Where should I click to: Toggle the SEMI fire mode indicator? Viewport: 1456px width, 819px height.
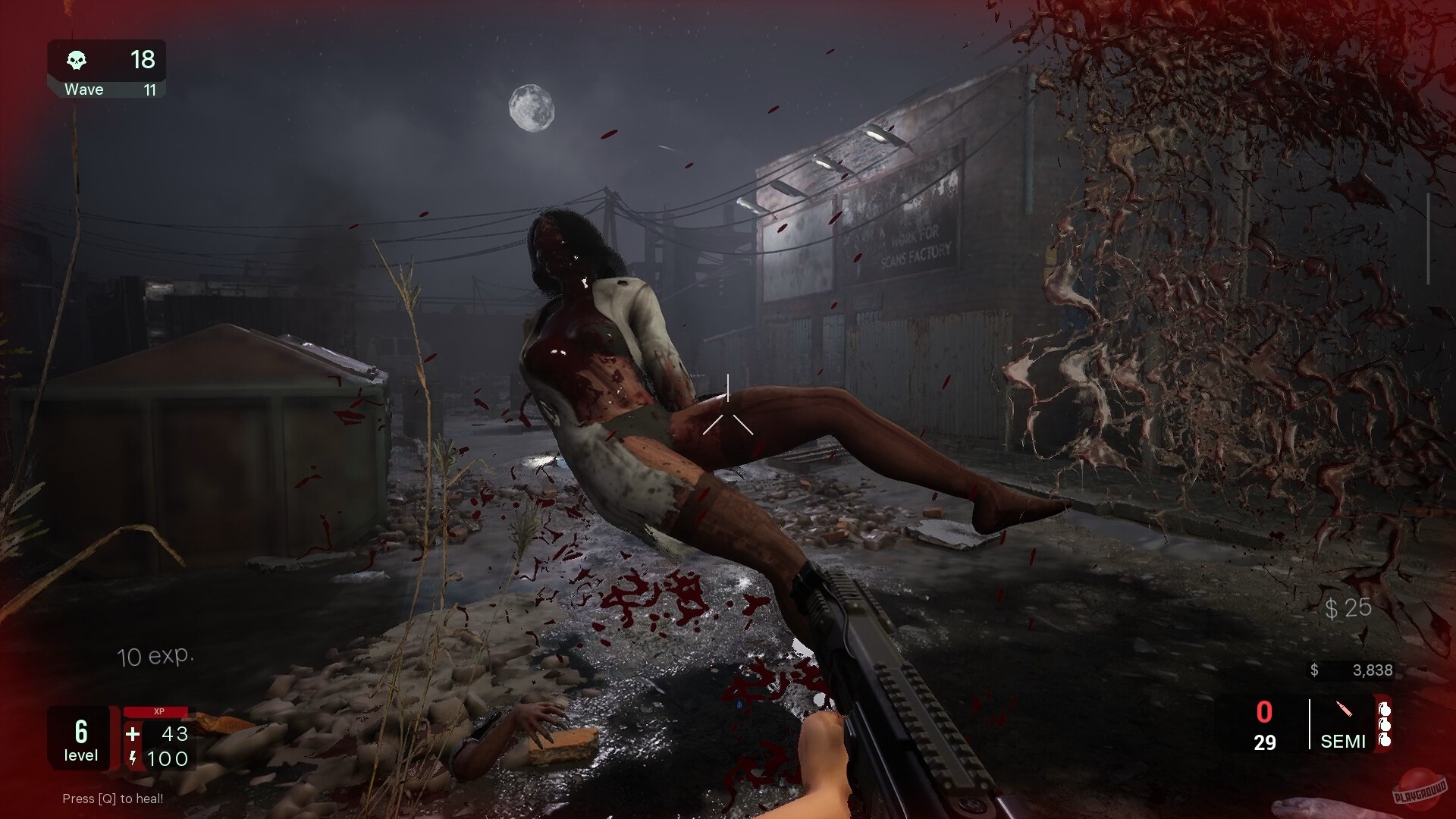tap(1342, 742)
